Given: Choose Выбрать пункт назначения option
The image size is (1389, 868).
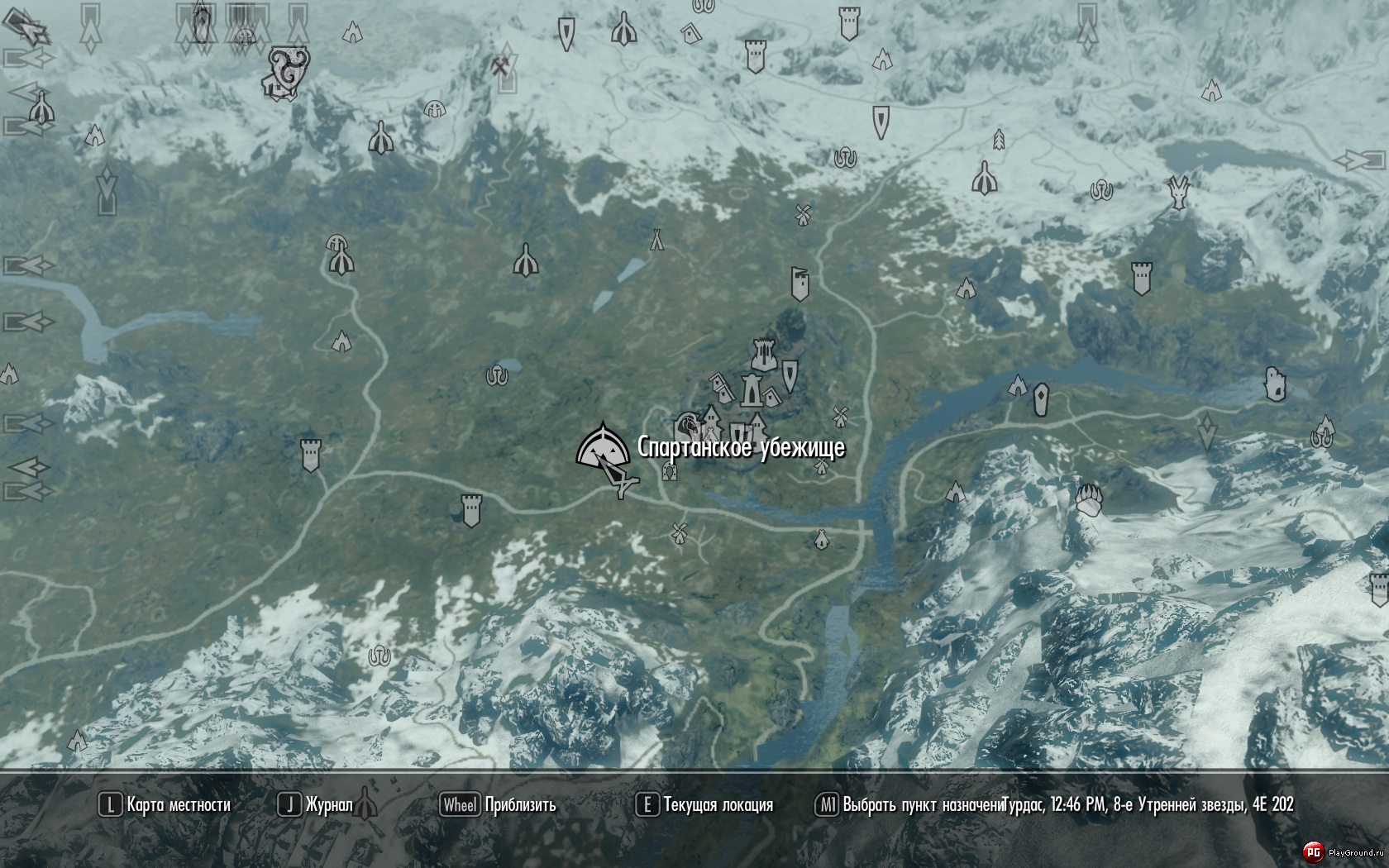Looking at the screenshot, I should click(x=909, y=805).
